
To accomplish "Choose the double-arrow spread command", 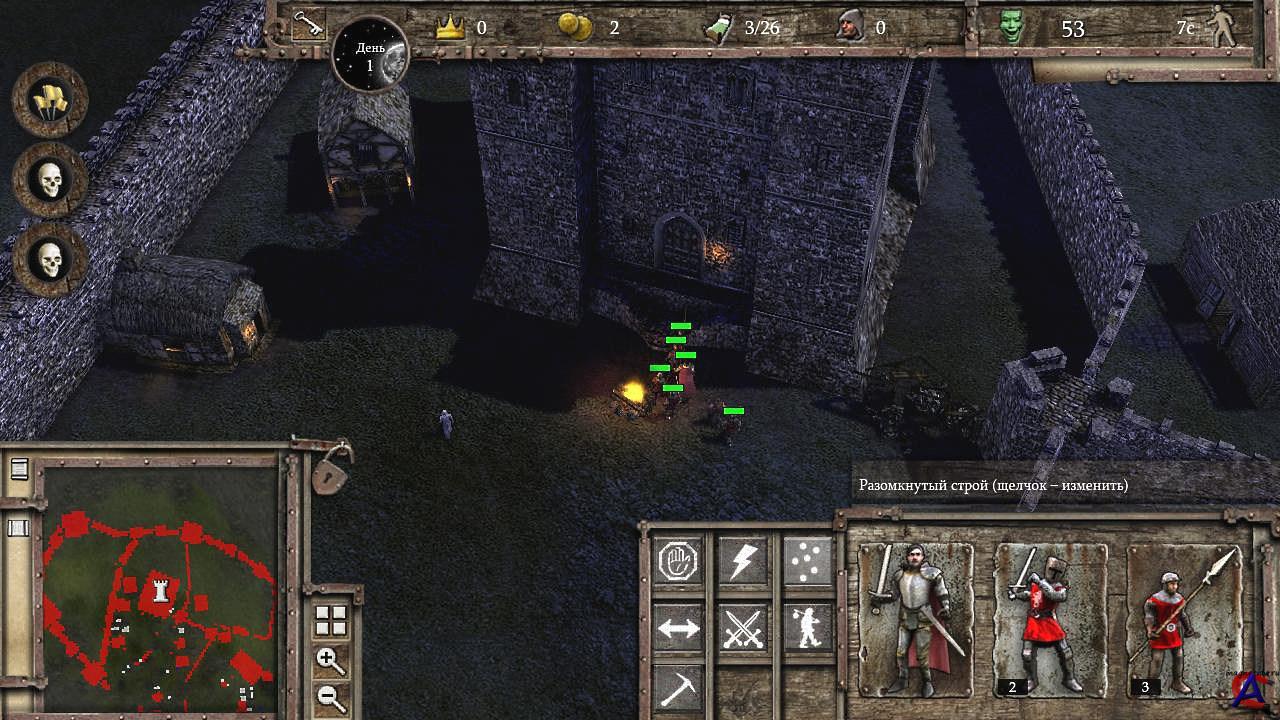I will click(x=680, y=628).
